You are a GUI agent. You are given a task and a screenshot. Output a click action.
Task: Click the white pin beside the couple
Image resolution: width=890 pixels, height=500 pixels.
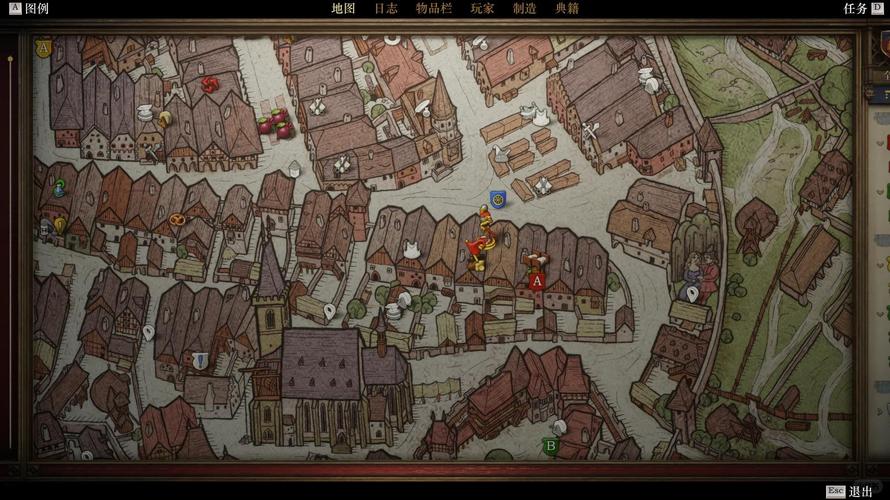692,294
